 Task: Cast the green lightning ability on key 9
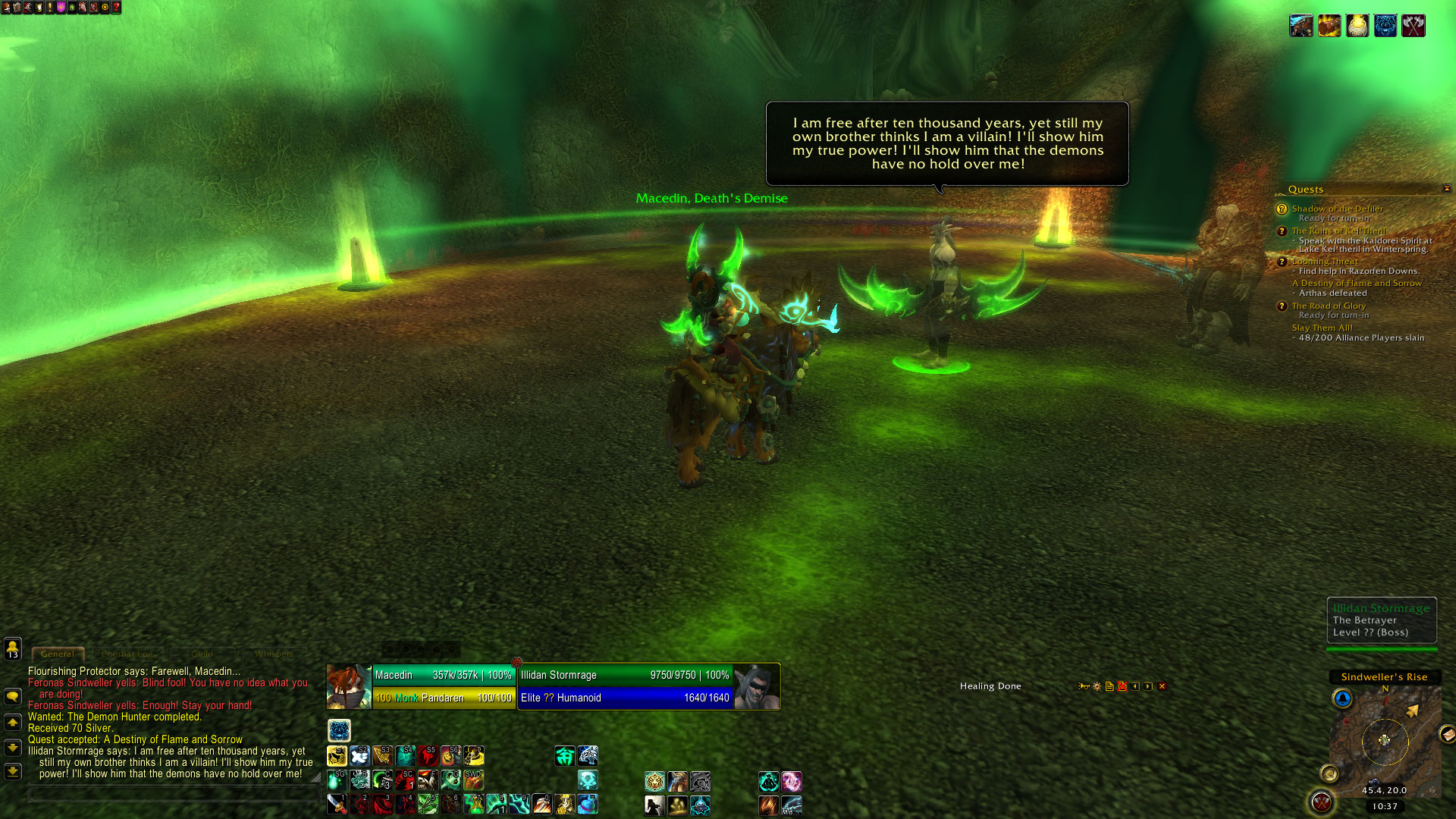519,804
